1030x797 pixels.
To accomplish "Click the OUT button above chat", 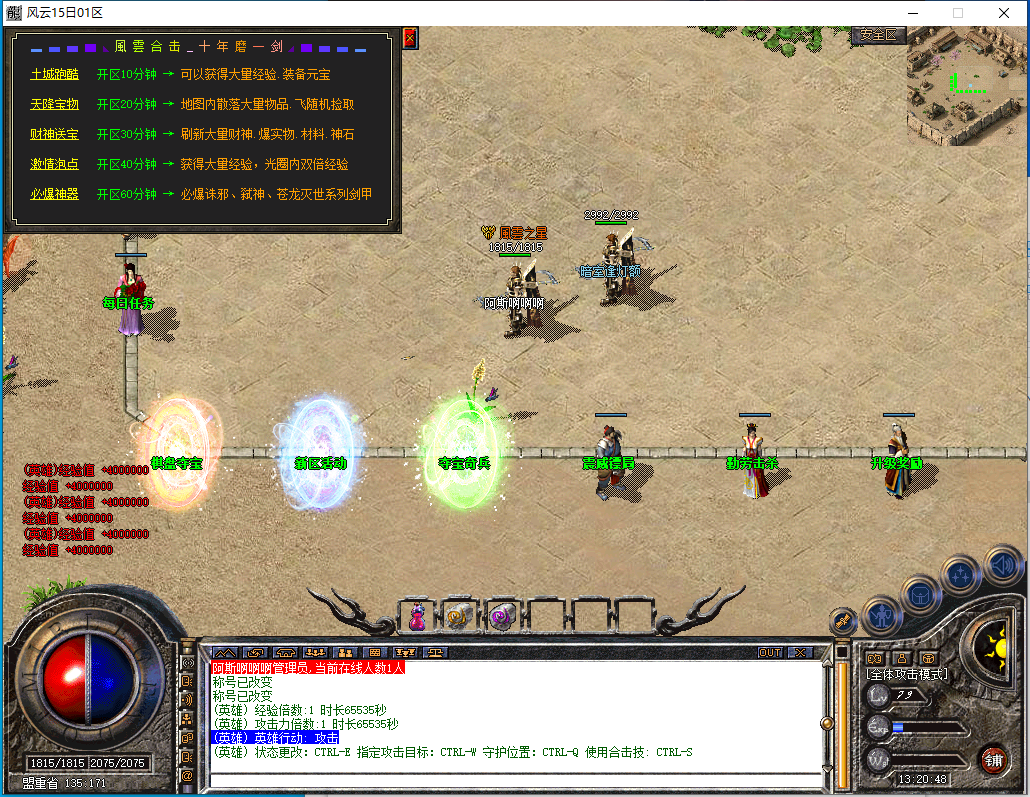I will [770, 653].
